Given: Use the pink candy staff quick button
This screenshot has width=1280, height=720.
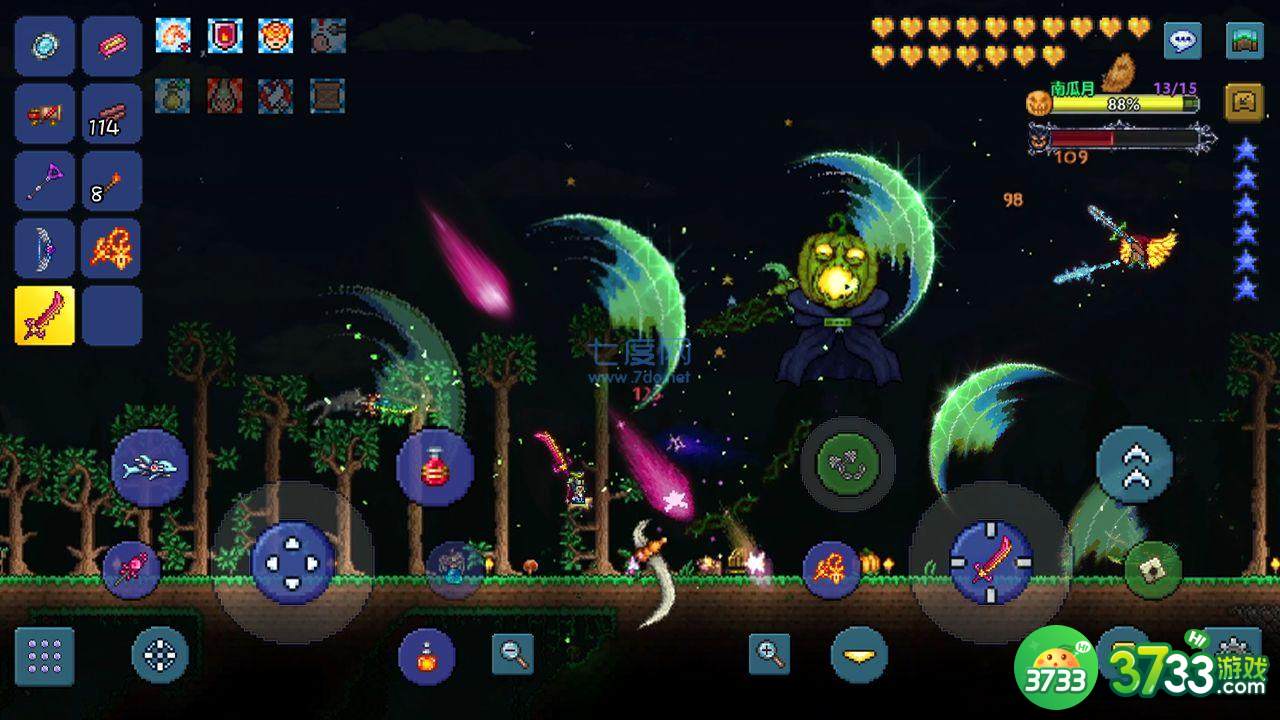Looking at the screenshot, I should (131, 570).
